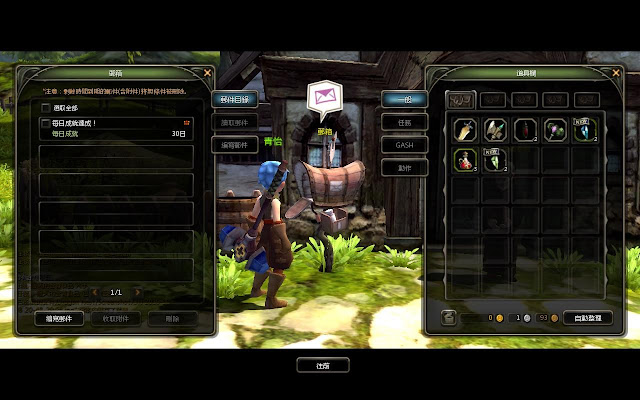Select the dagger item in inventory
Screen dimensions: 640x400
coord(465,129)
